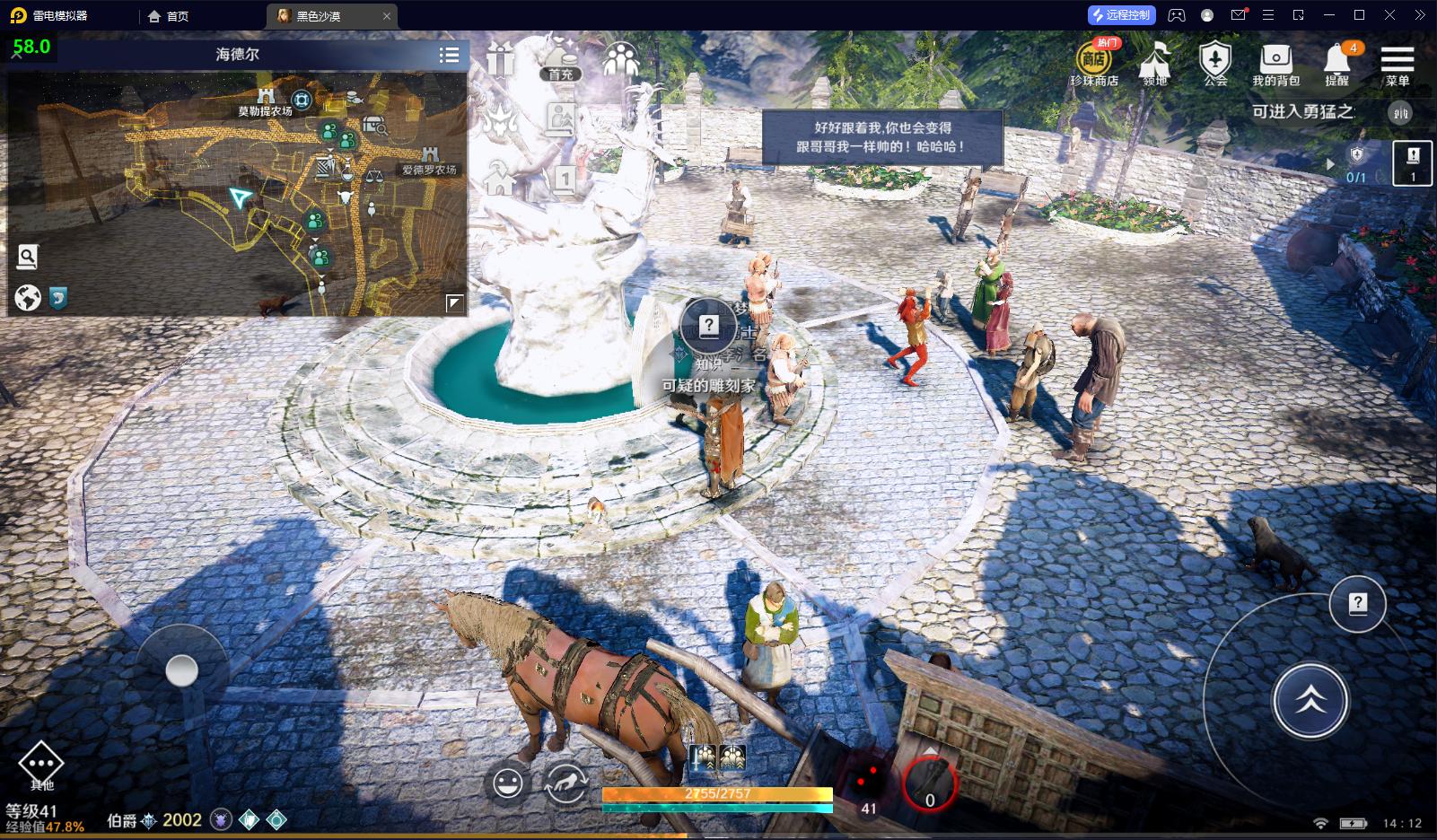Open the first-recharge (首充) offer
Image resolution: width=1437 pixels, height=840 pixels.
click(x=561, y=59)
